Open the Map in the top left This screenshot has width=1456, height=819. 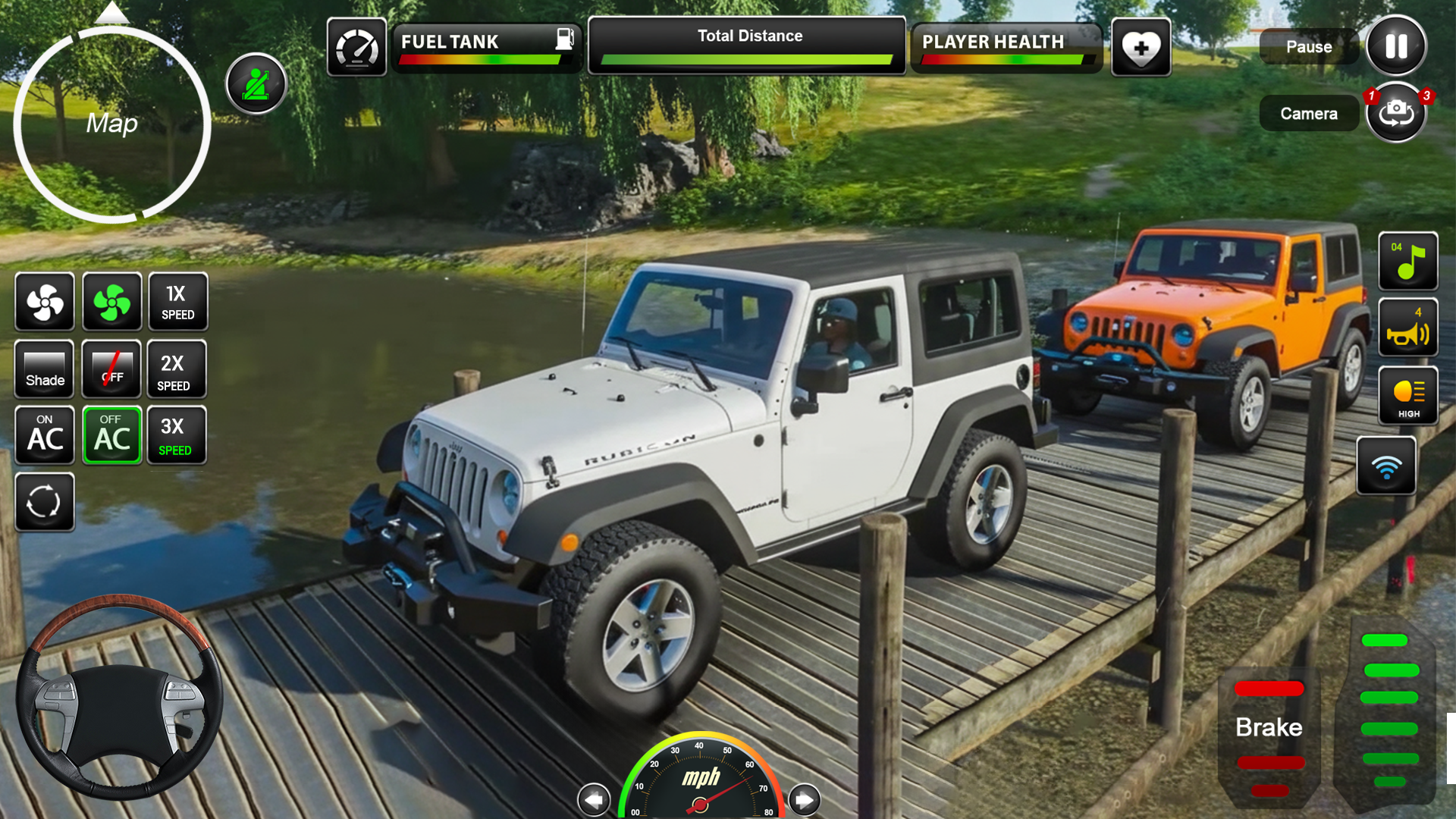(x=111, y=124)
